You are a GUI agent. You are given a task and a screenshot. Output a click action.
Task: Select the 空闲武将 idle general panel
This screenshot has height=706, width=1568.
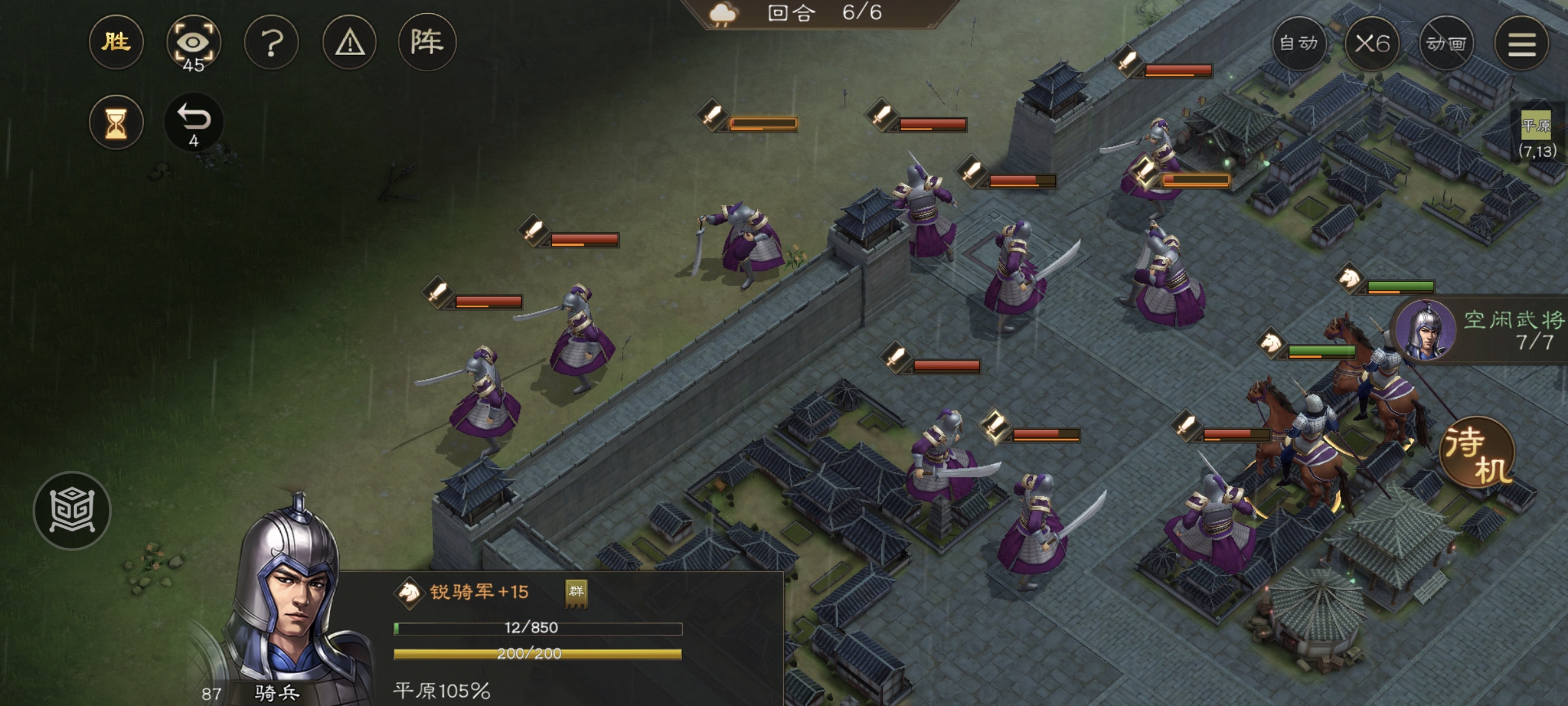point(1483,330)
